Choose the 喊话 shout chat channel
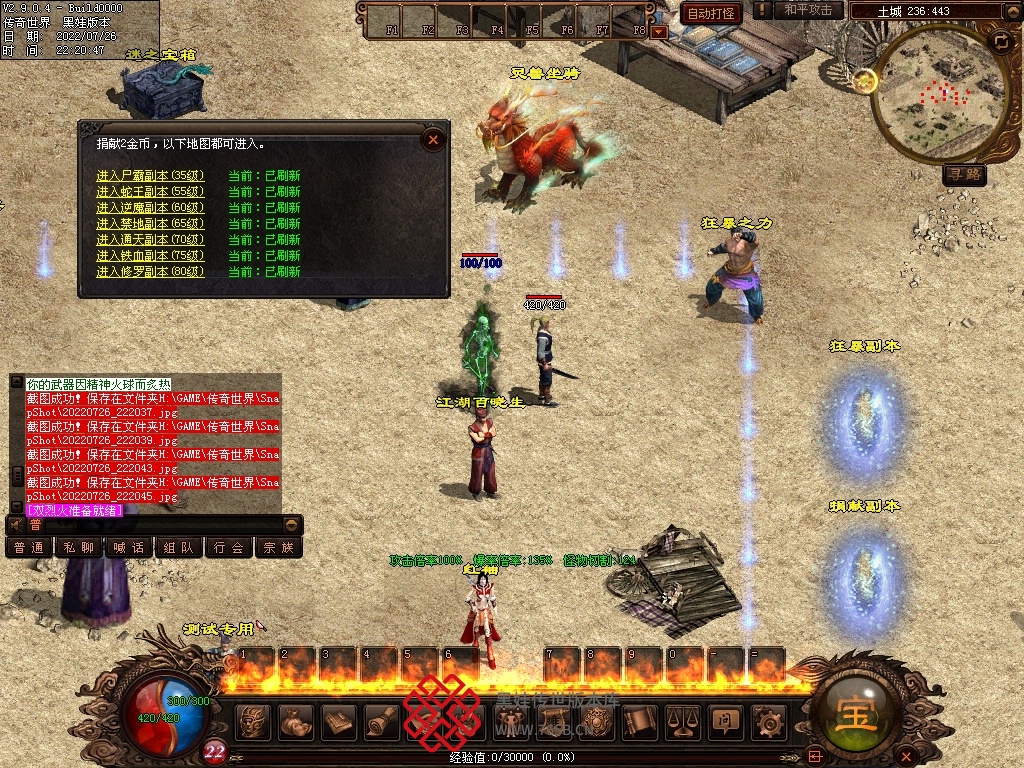 [129, 547]
